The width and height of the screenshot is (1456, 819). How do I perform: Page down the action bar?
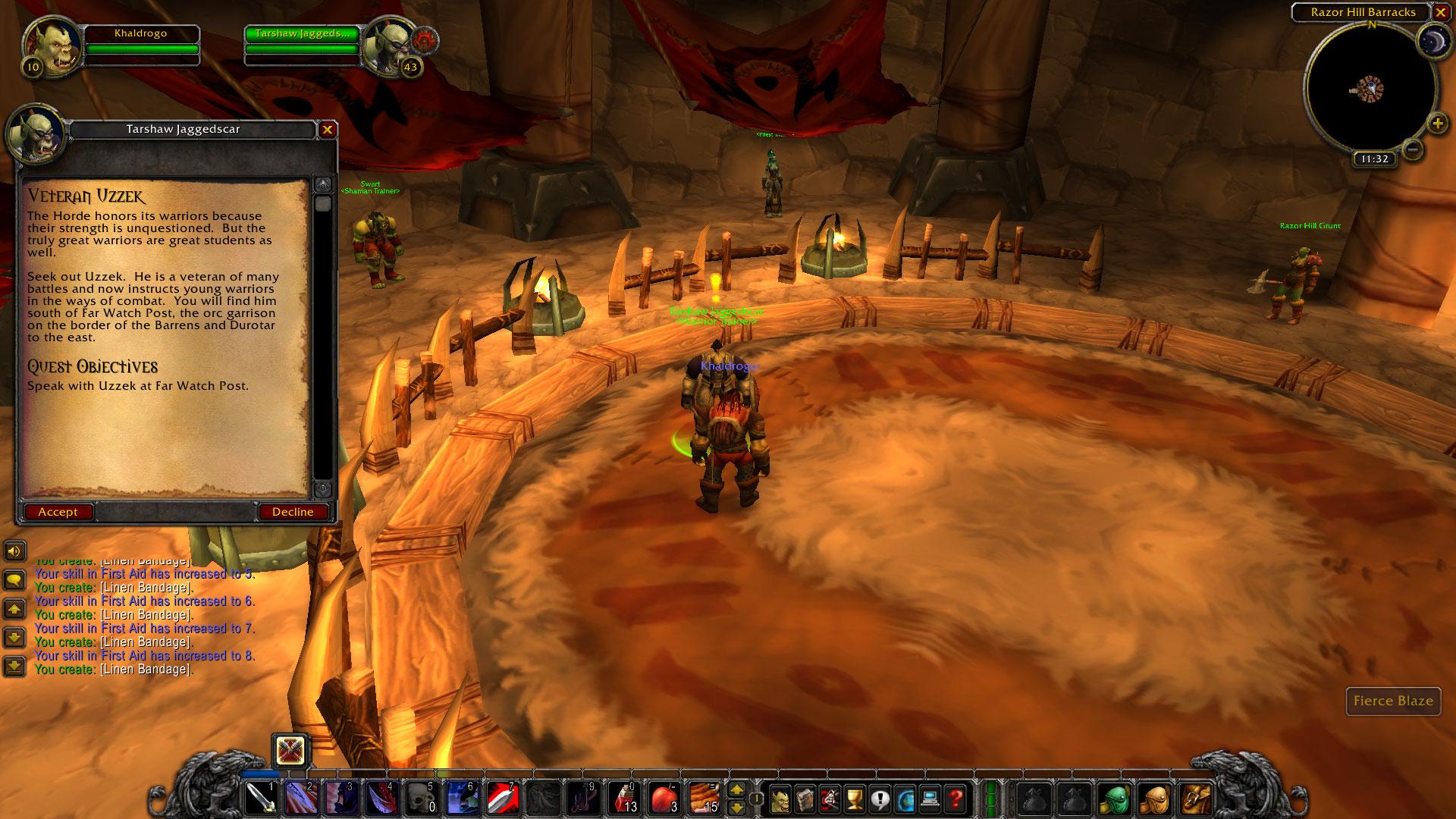[x=737, y=808]
